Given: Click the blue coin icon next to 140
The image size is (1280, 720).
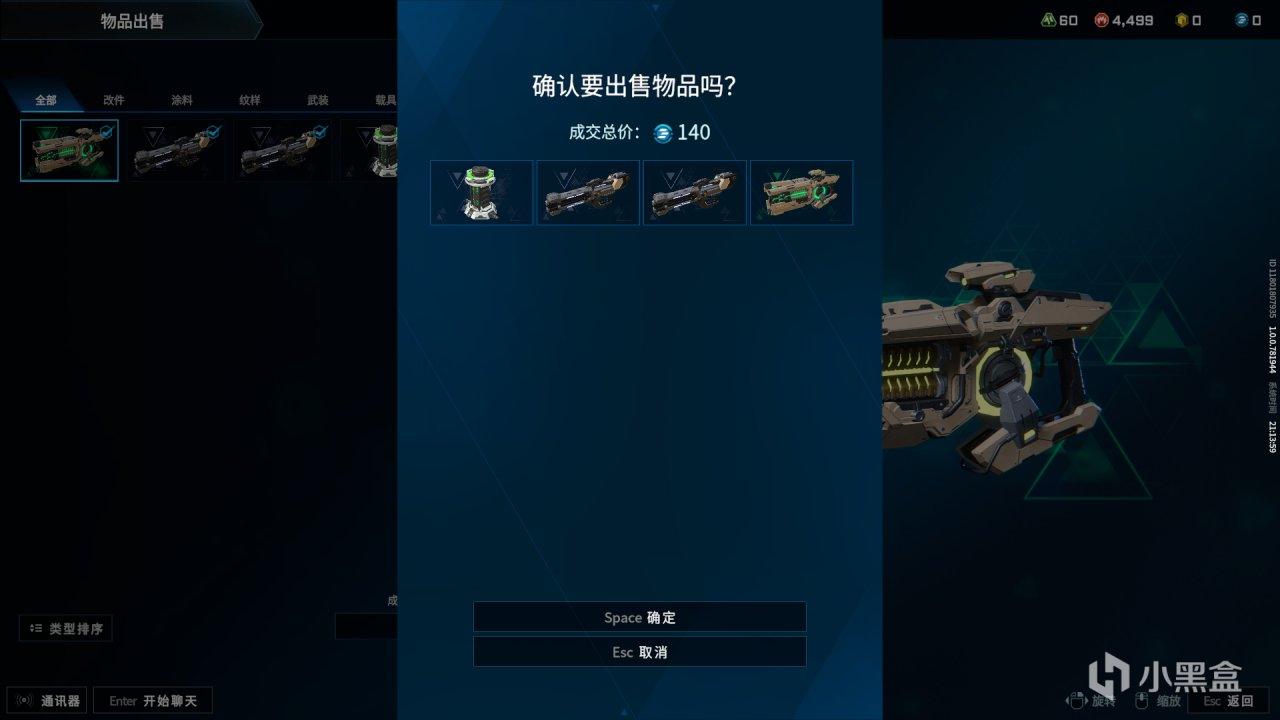Looking at the screenshot, I should 661,133.
